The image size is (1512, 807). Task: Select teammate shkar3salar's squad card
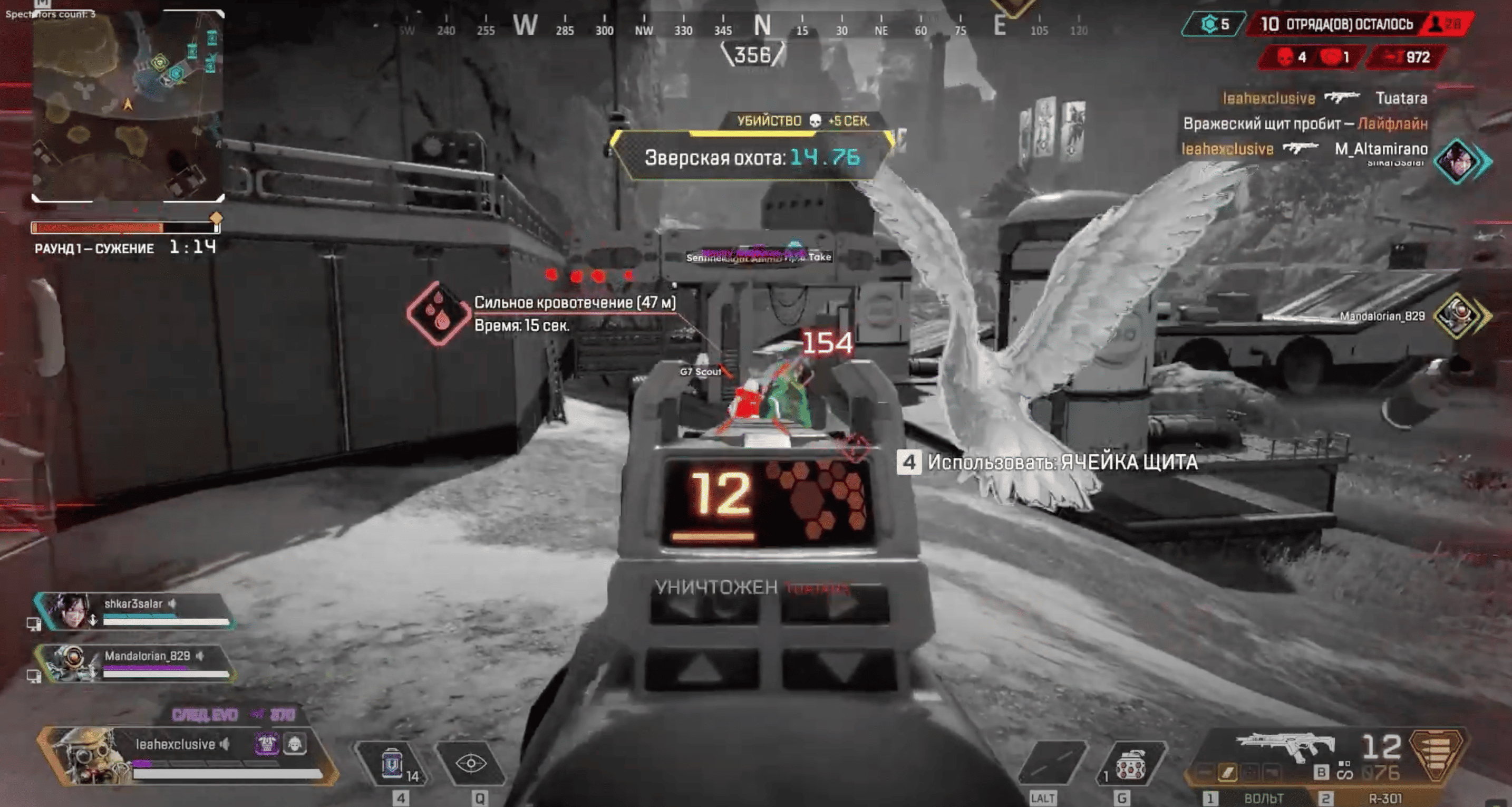(x=135, y=611)
